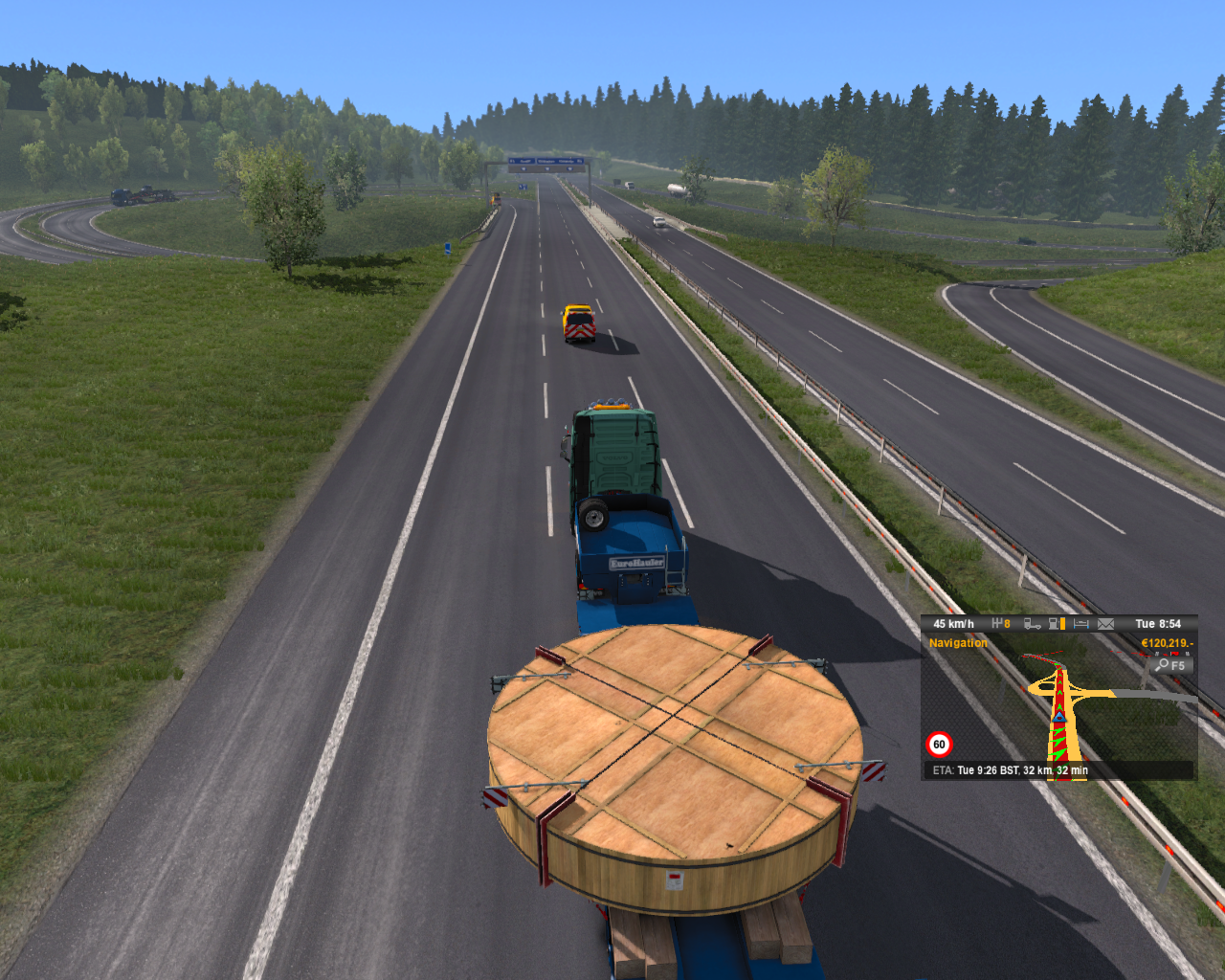Select the fuel pump gauge icon
This screenshot has height=980, width=1225.
click(1053, 624)
